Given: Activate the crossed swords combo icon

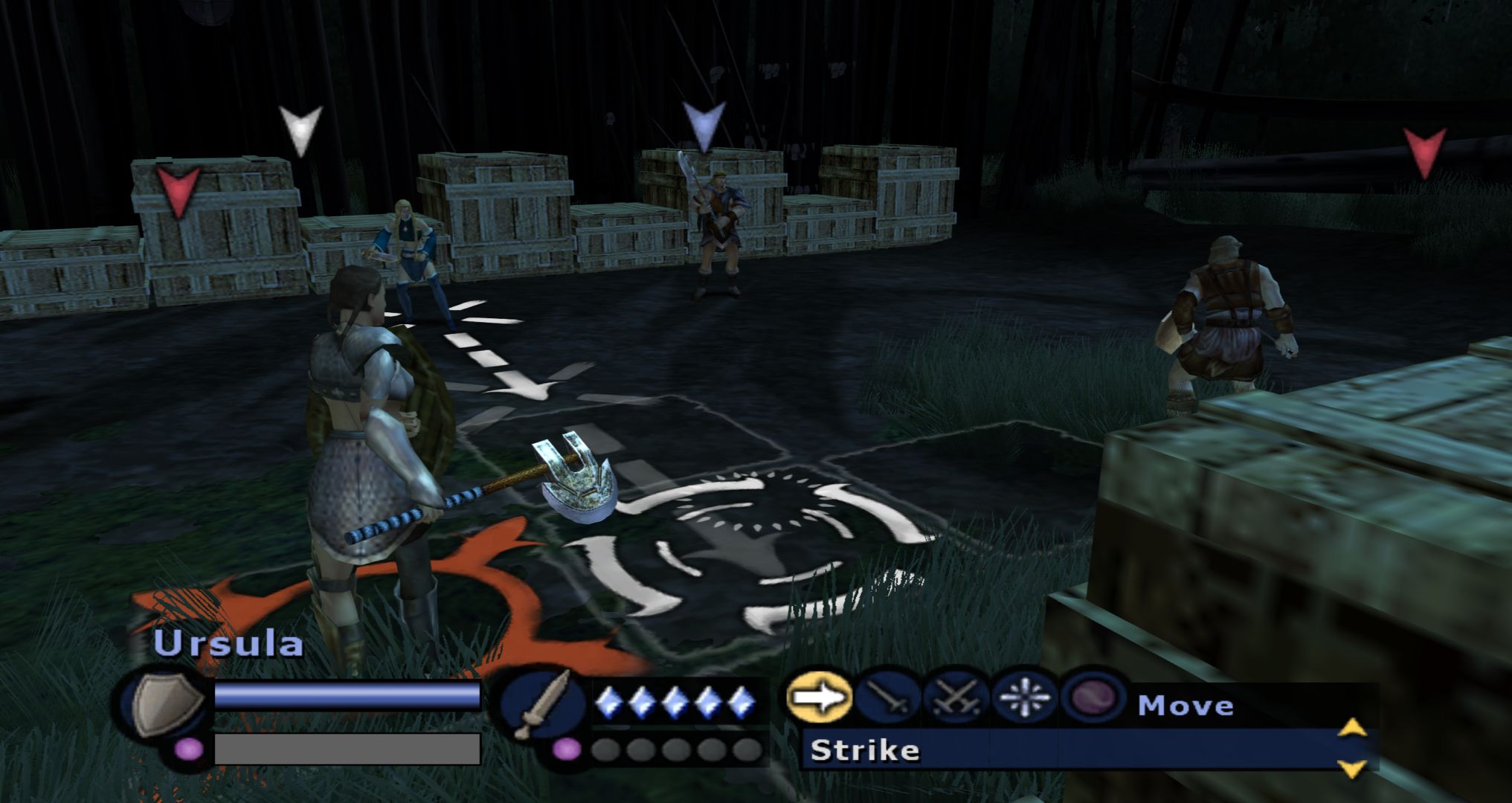Looking at the screenshot, I should tap(956, 699).
